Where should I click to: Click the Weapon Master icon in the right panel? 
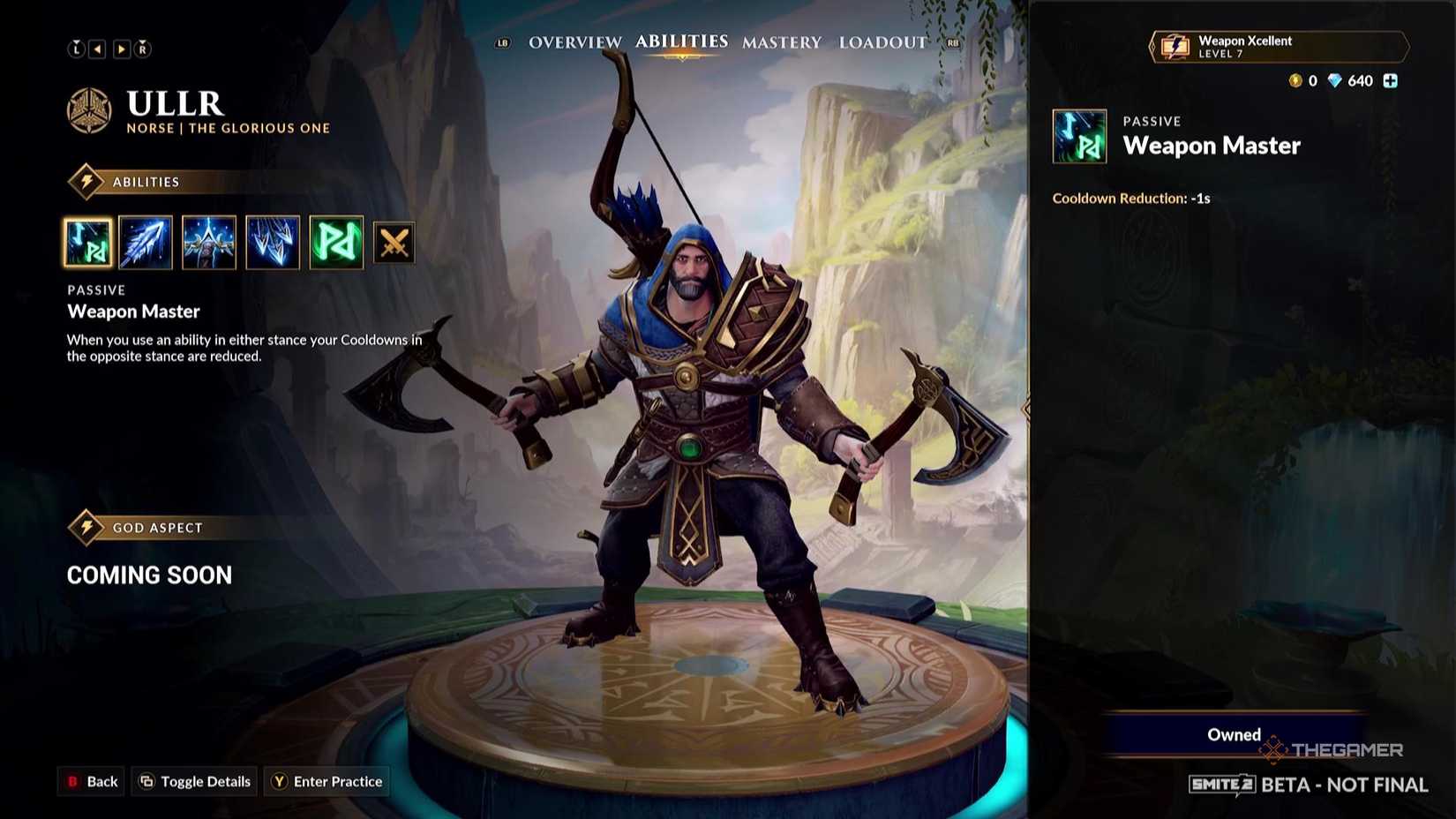click(x=1079, y=138)
